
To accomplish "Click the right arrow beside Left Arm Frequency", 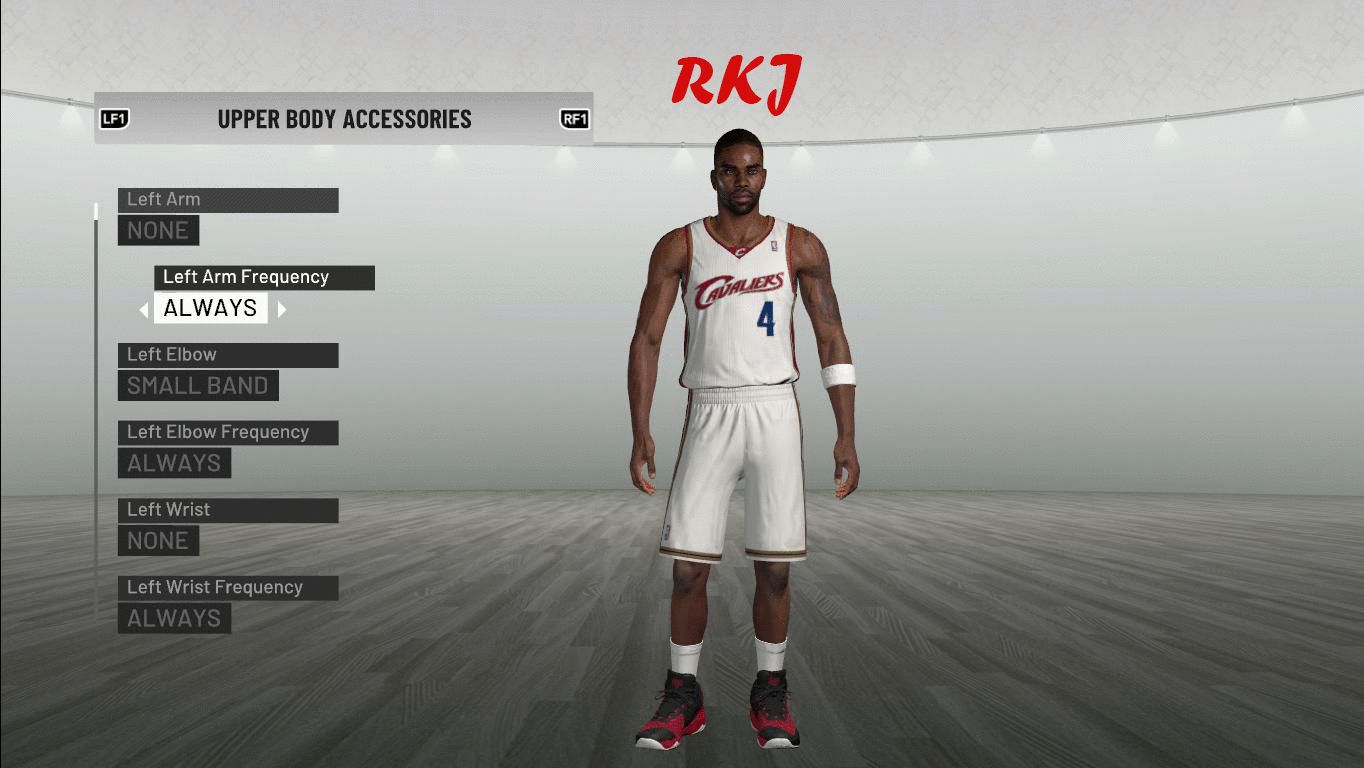I will pyautogui.click(x=282, y=310).
